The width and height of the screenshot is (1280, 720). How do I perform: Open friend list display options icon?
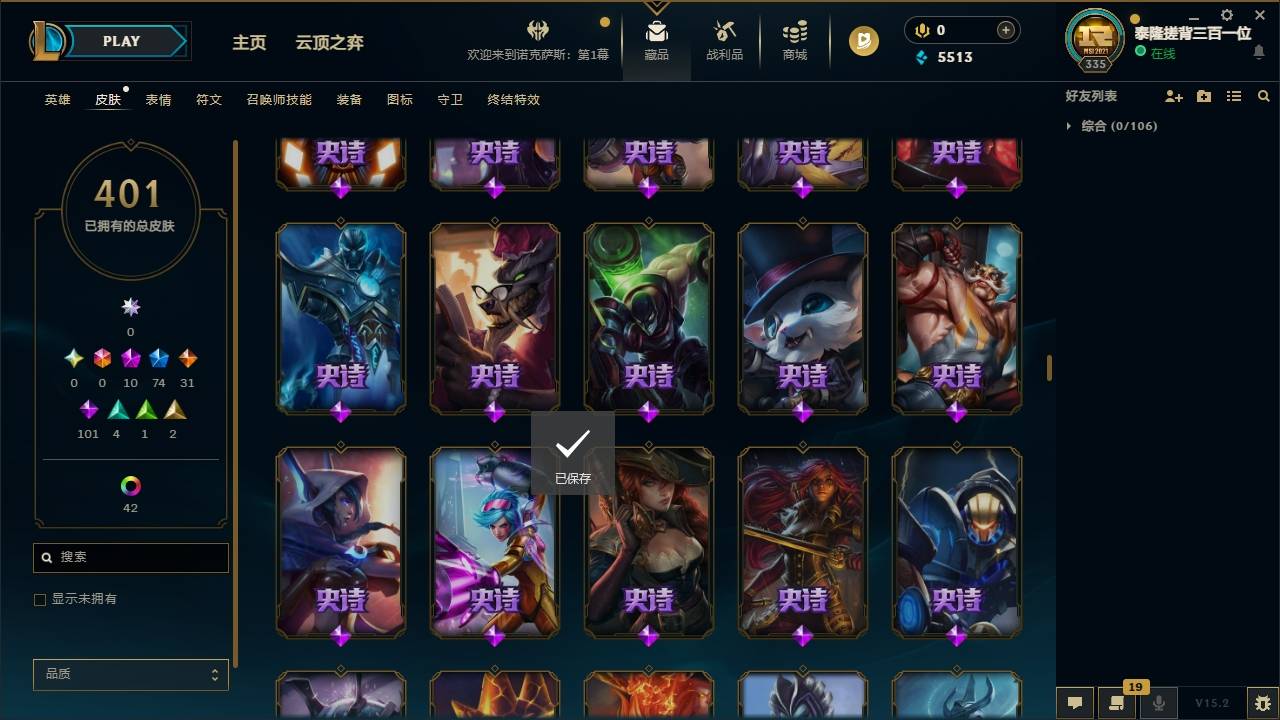tap(1234, 96)
